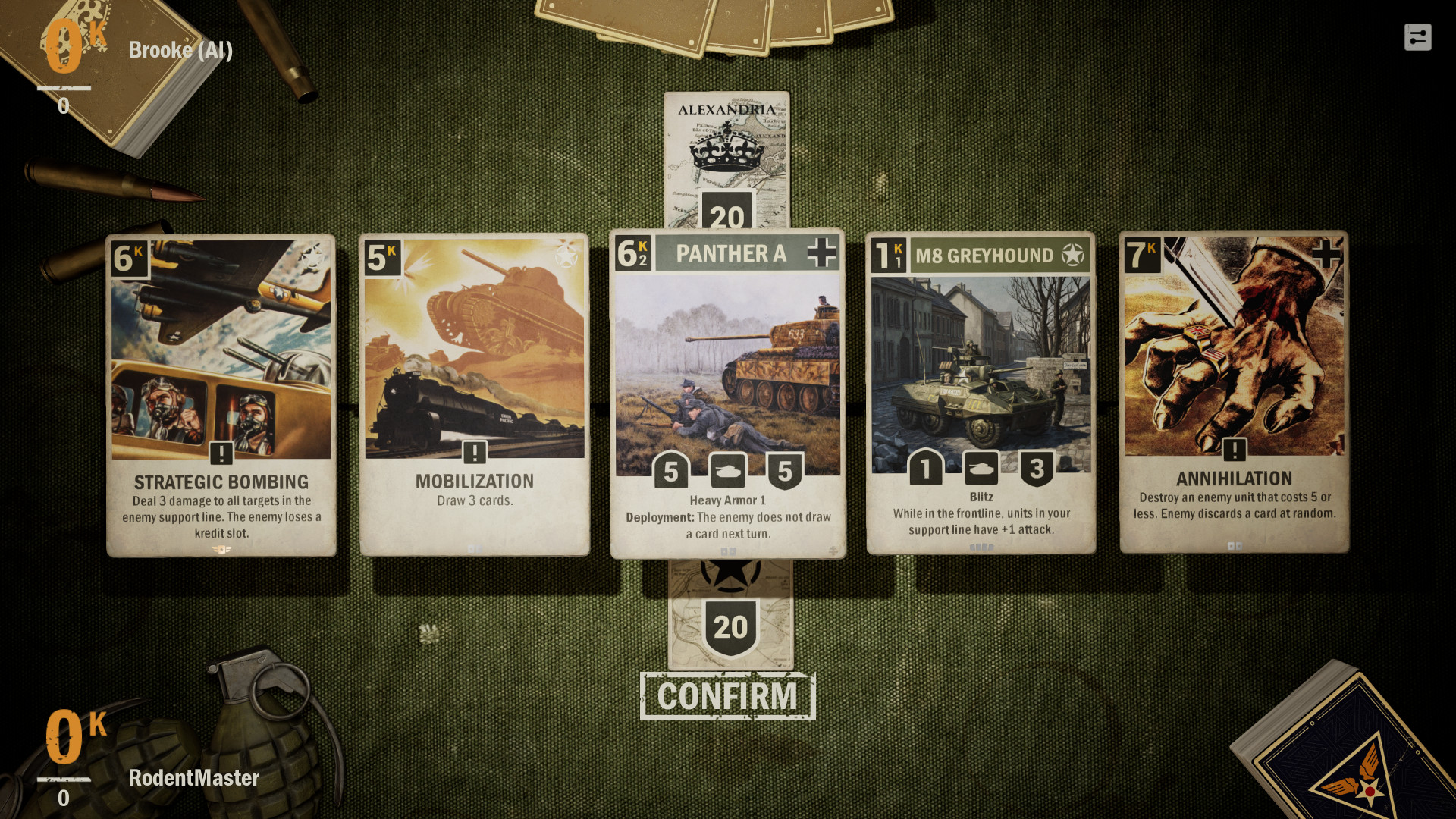1456x819 pixels.
Task: Click the American star icon on M8 Greyhound
Action: pos(1073,256)
